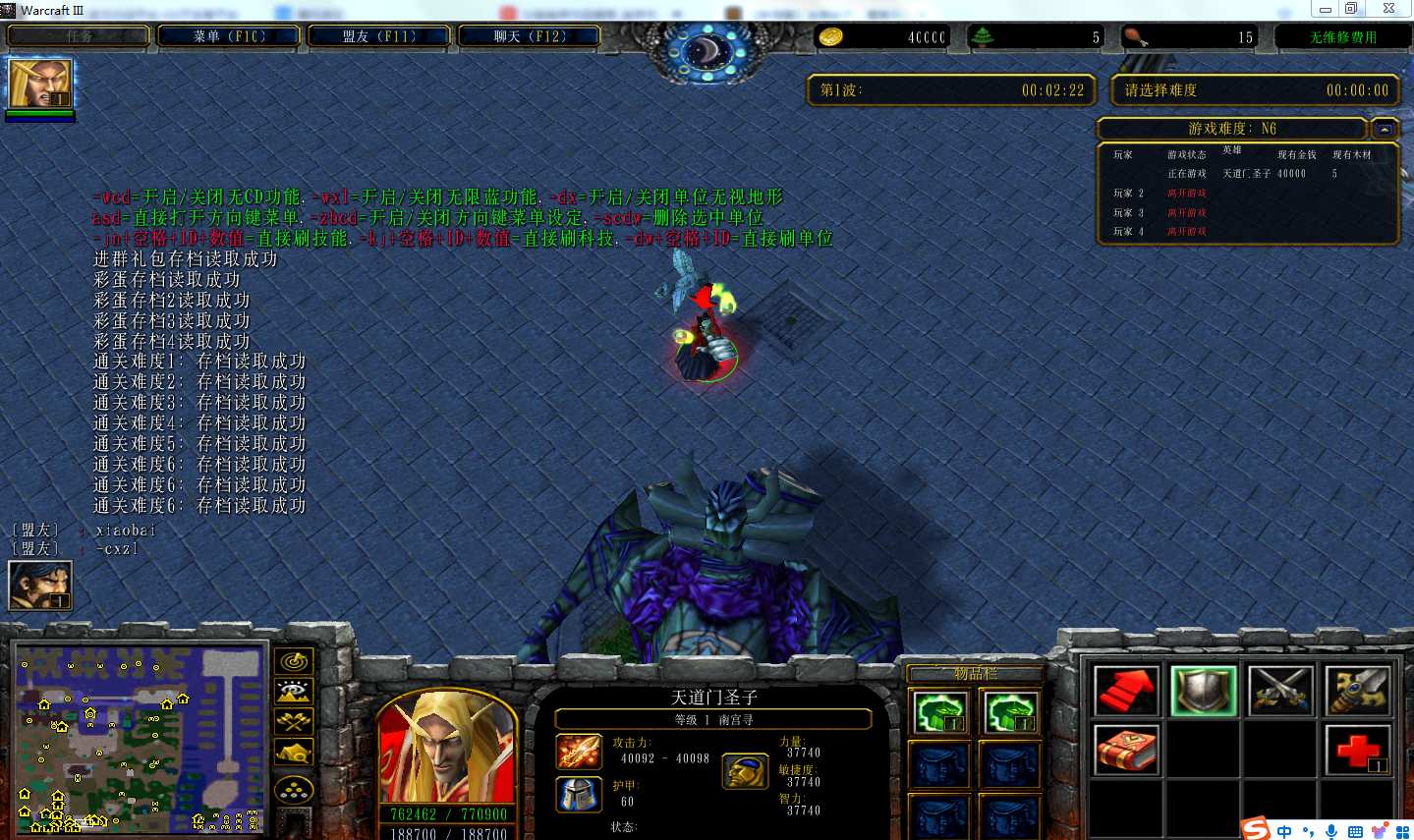Select the red arrow upgrade skill icon
Image resolution: width=1414 pixels, height=840 pixels.
[x=1125, y=689]
